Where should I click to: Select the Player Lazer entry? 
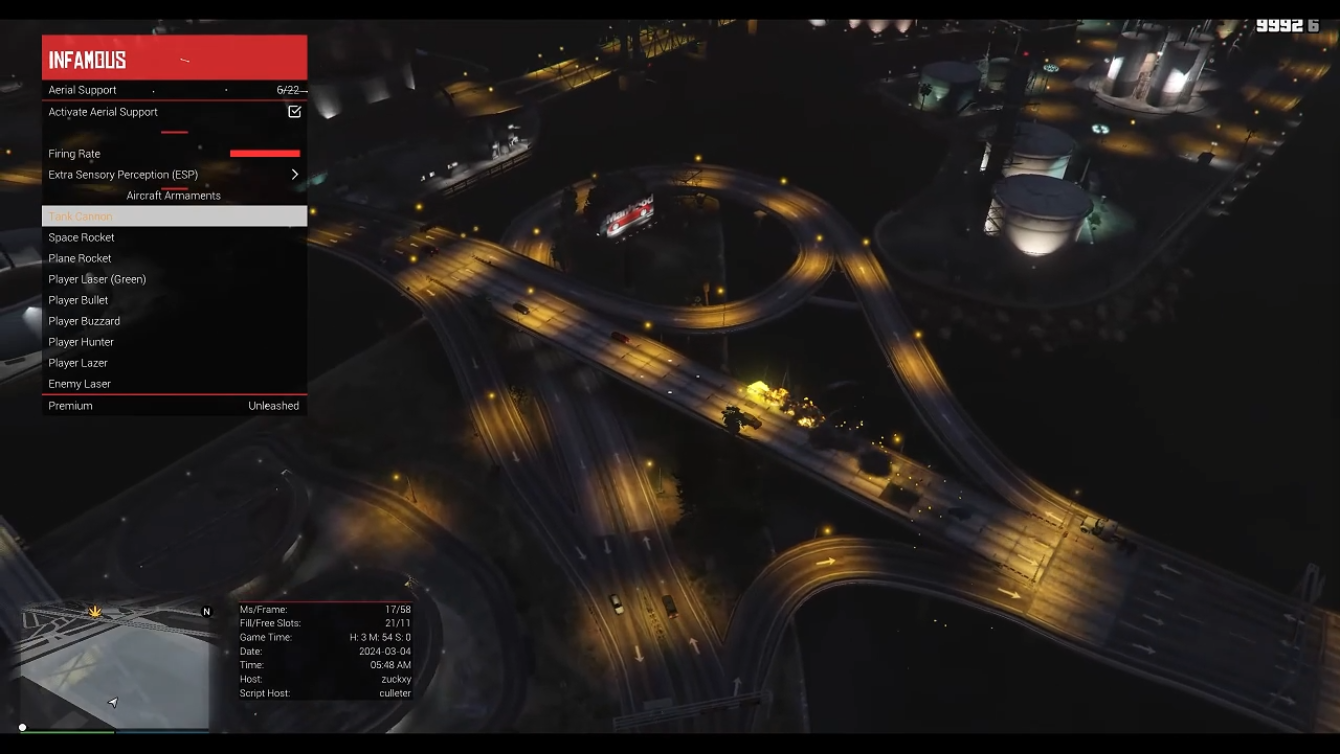(174, 363)
